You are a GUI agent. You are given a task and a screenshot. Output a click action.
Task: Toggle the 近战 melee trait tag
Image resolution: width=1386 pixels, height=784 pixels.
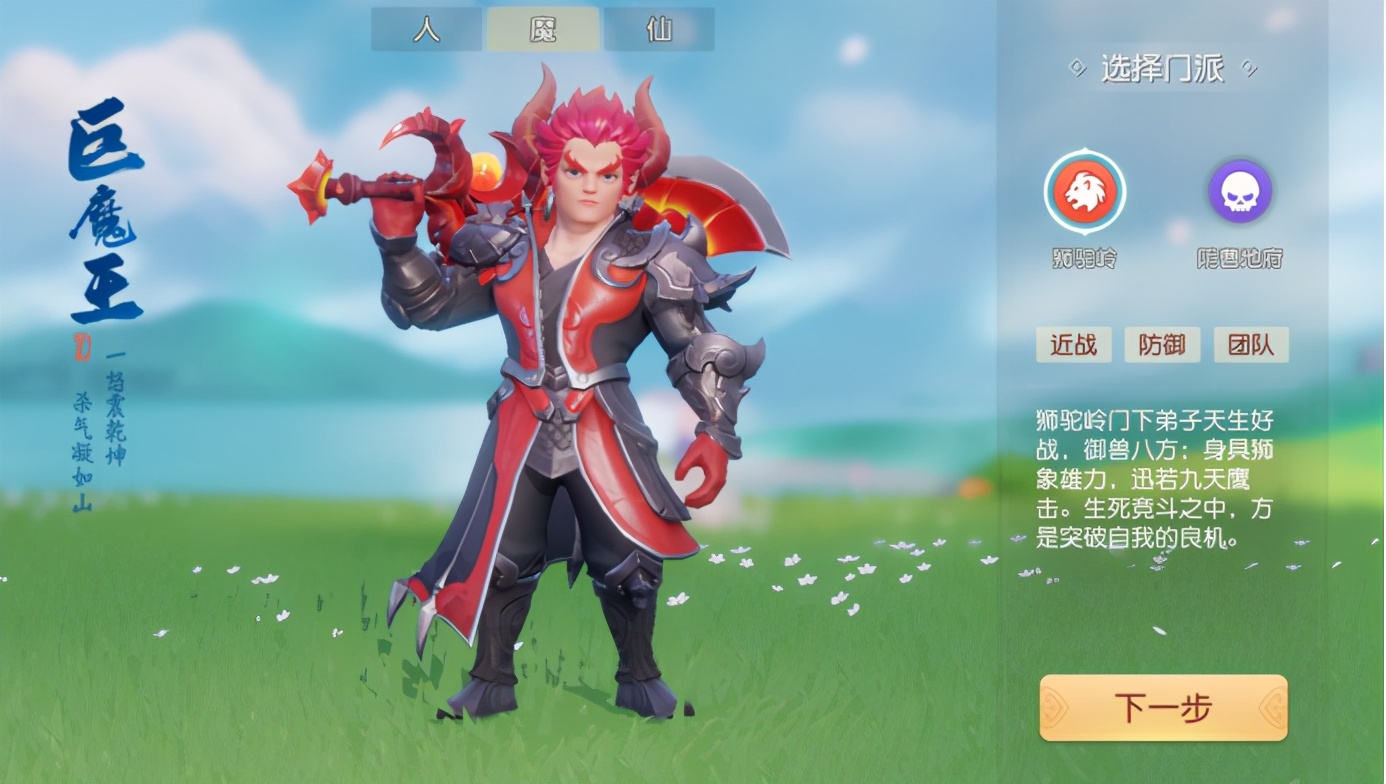pos(1073,344)
